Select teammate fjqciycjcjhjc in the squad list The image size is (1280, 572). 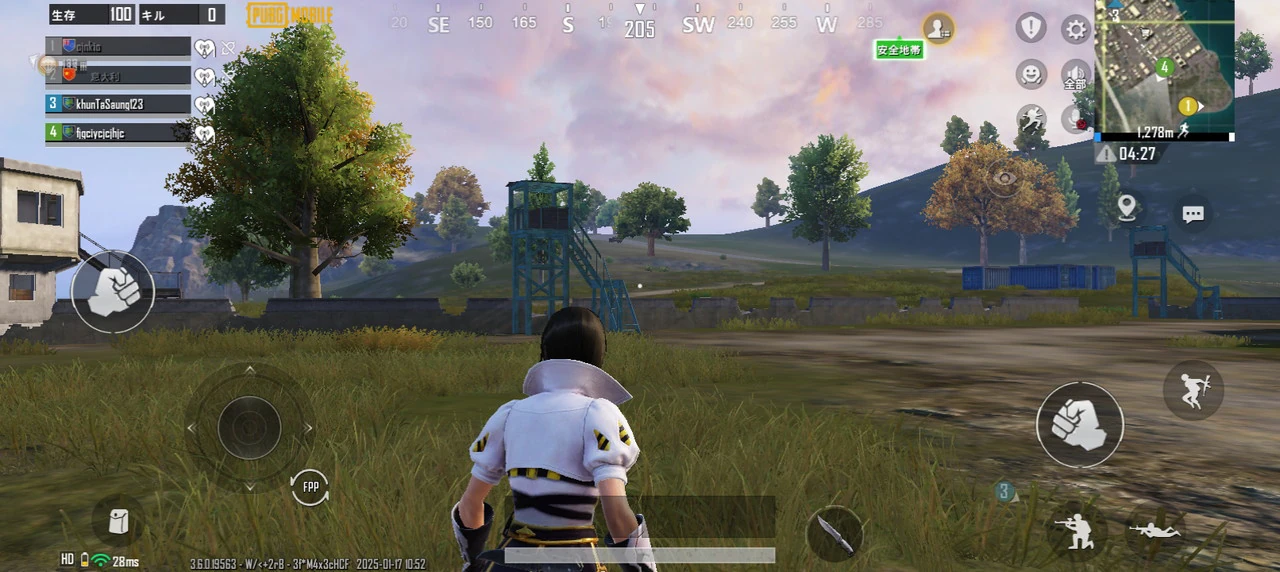(x=118, y=132)
